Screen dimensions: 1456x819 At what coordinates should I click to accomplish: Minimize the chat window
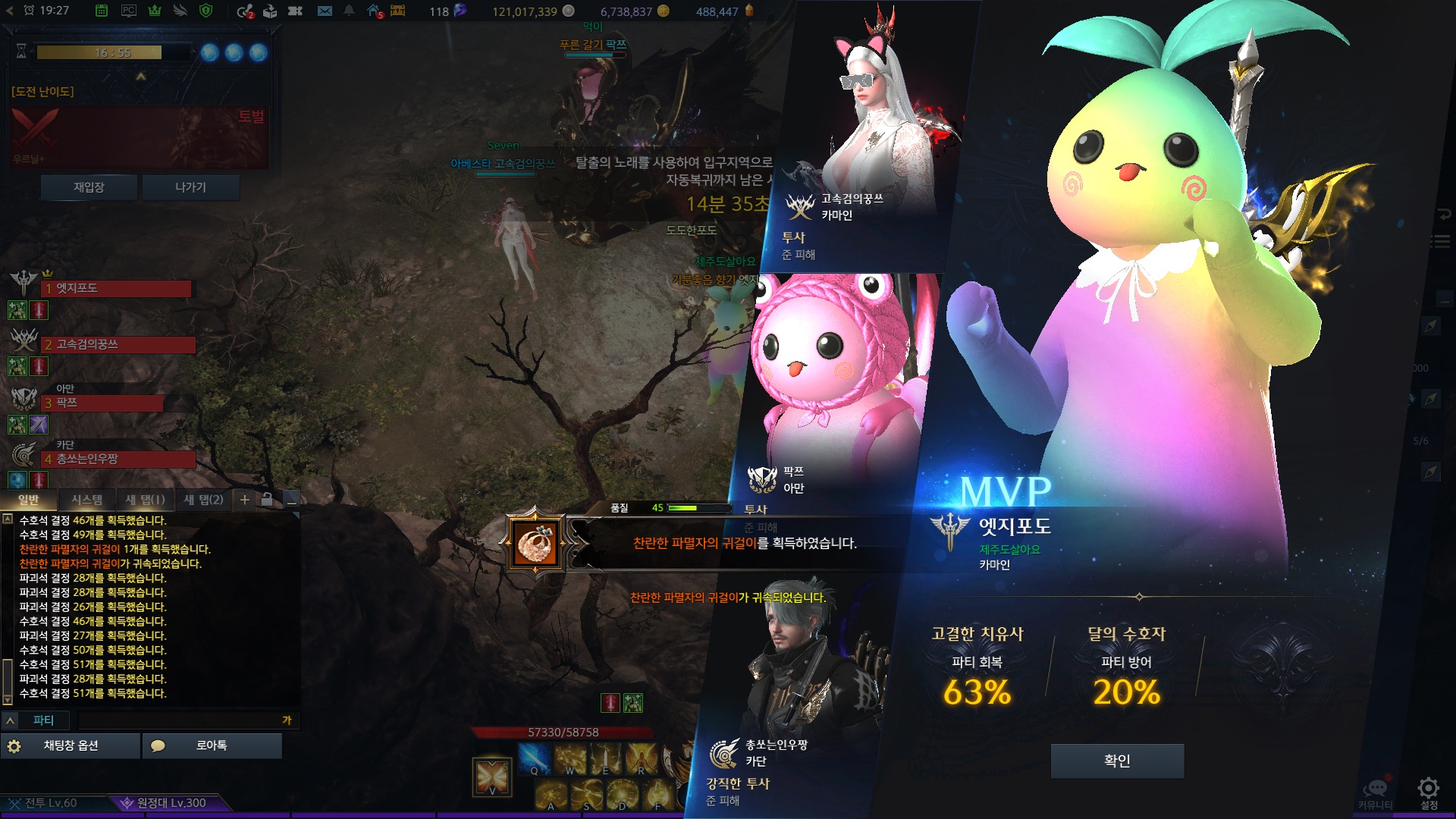tap(291, 500)
